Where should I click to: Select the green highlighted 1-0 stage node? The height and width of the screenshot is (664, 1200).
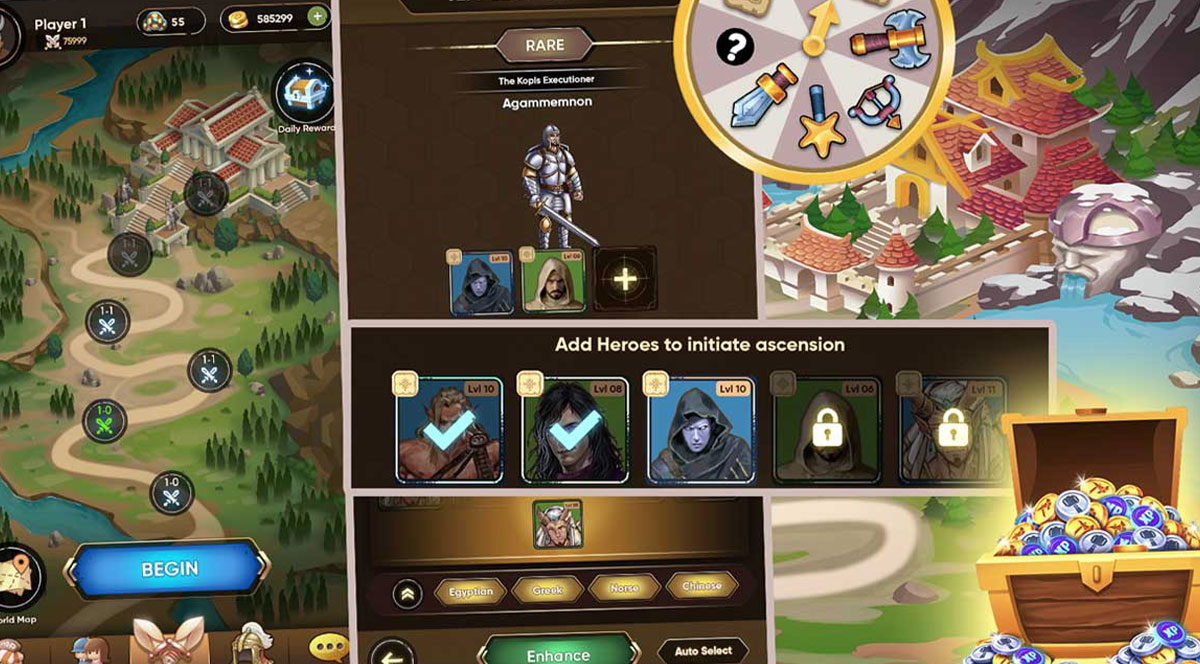coord(104,421)
